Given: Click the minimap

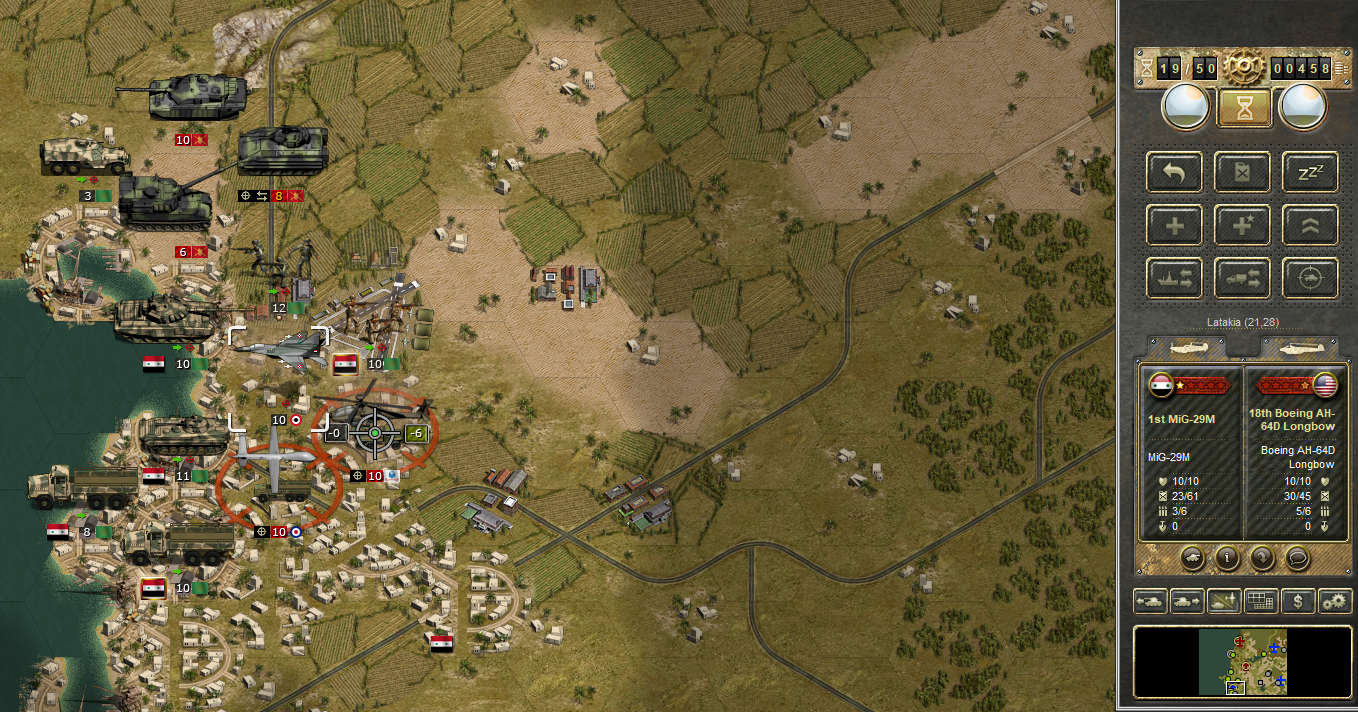Looking at the screenshot, I should point(1242,662).
